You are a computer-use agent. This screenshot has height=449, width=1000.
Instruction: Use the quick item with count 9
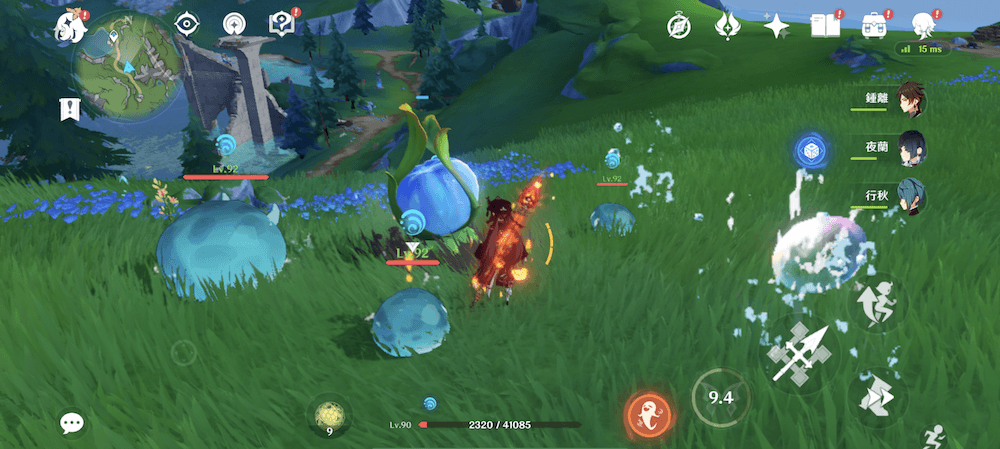pos(329,415)
